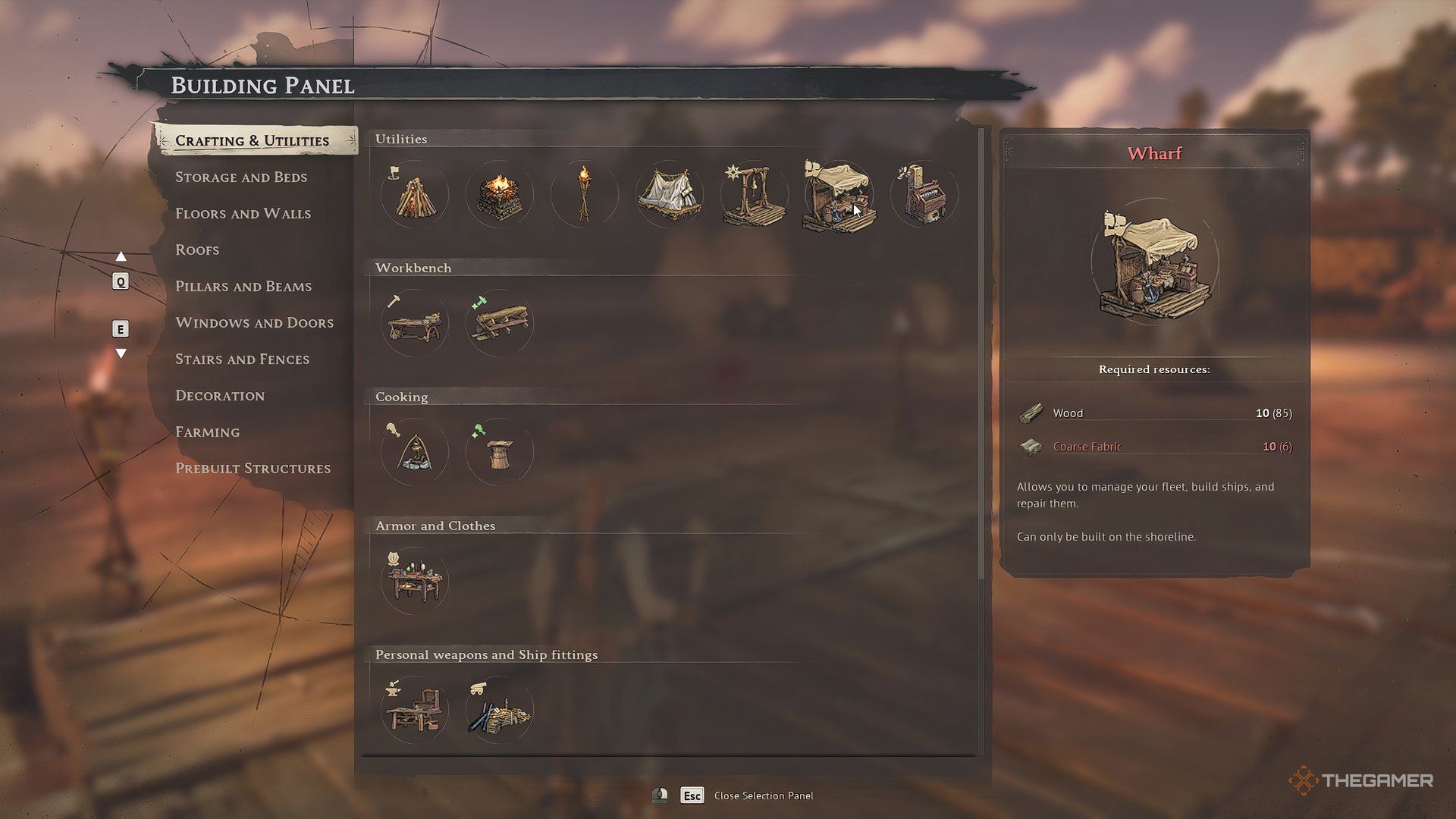
Task: Choose the first workbench with hammer icon
Action: [414, 325]
